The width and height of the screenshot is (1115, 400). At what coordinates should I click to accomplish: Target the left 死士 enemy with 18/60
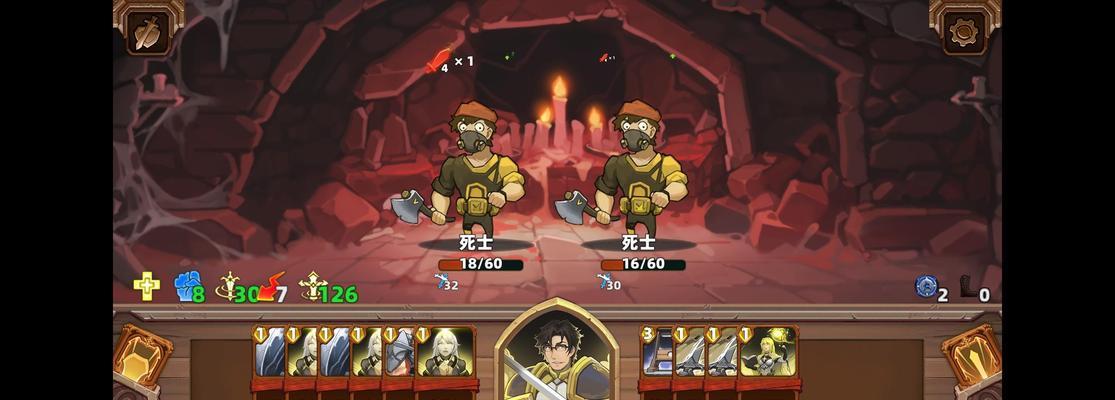click(477, 170)
